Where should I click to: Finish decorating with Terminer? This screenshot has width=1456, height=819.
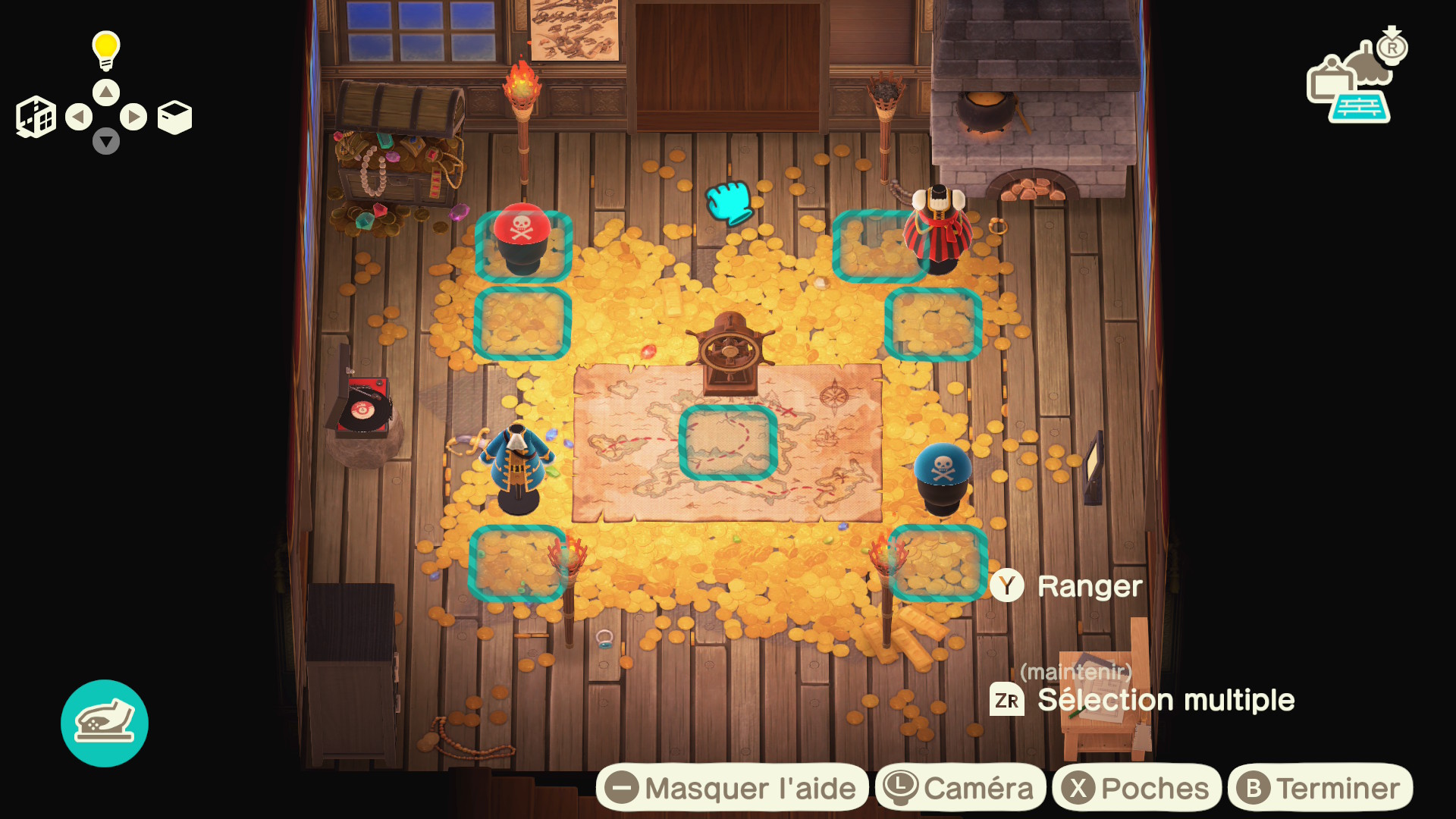tap(1319, 788)
